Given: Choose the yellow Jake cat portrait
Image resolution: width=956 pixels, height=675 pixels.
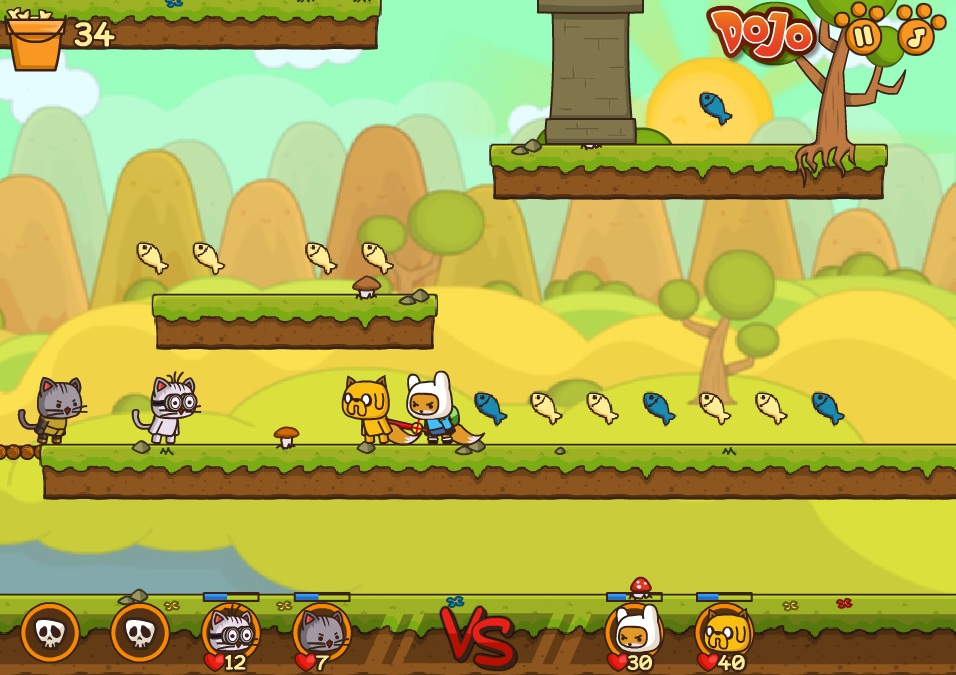Looking at the screenshot, I should click(724, 631).
